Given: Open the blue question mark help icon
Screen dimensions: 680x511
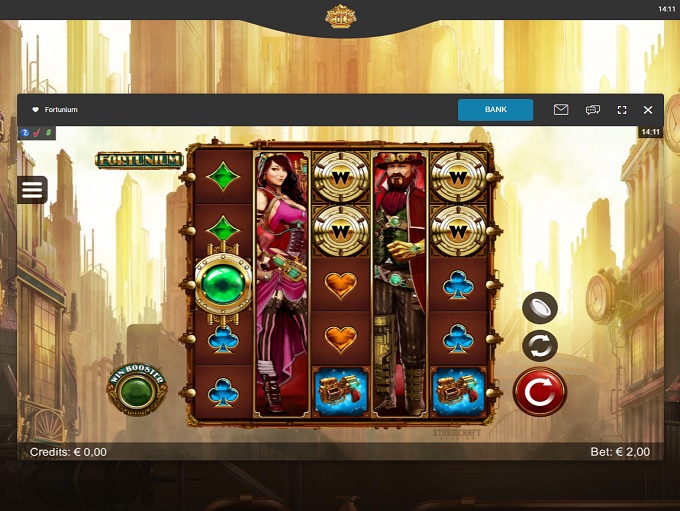Looking at the screenshot, I should [25, 132].
